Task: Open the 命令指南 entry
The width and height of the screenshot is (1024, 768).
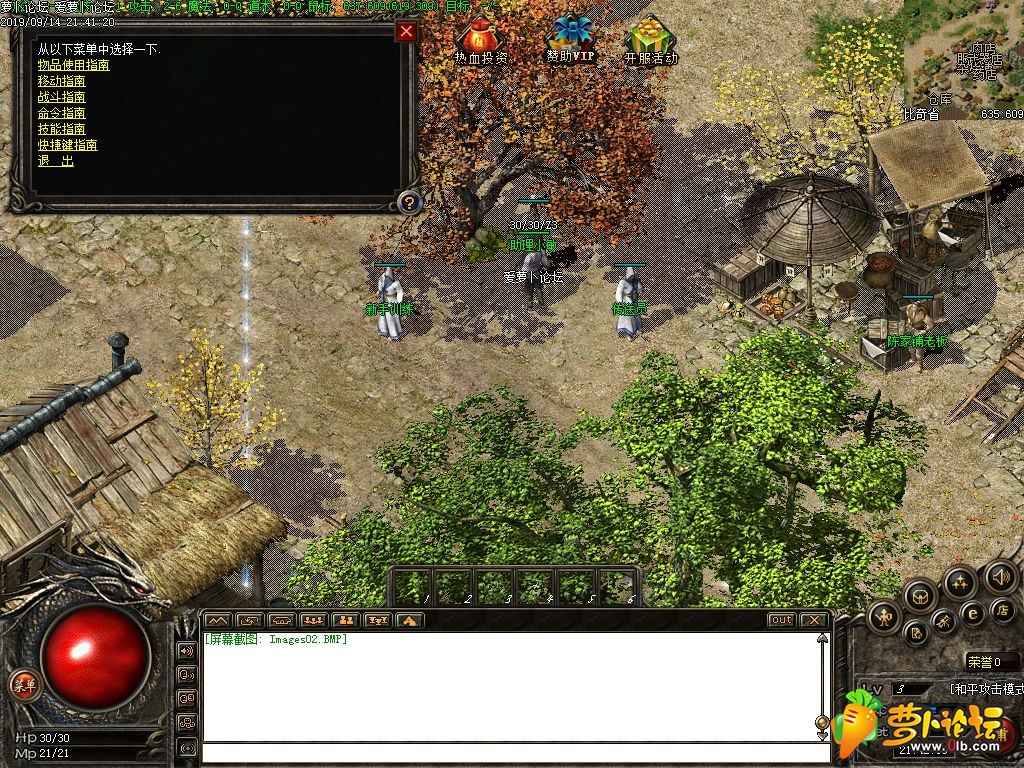Action: (x=61, y=113)
